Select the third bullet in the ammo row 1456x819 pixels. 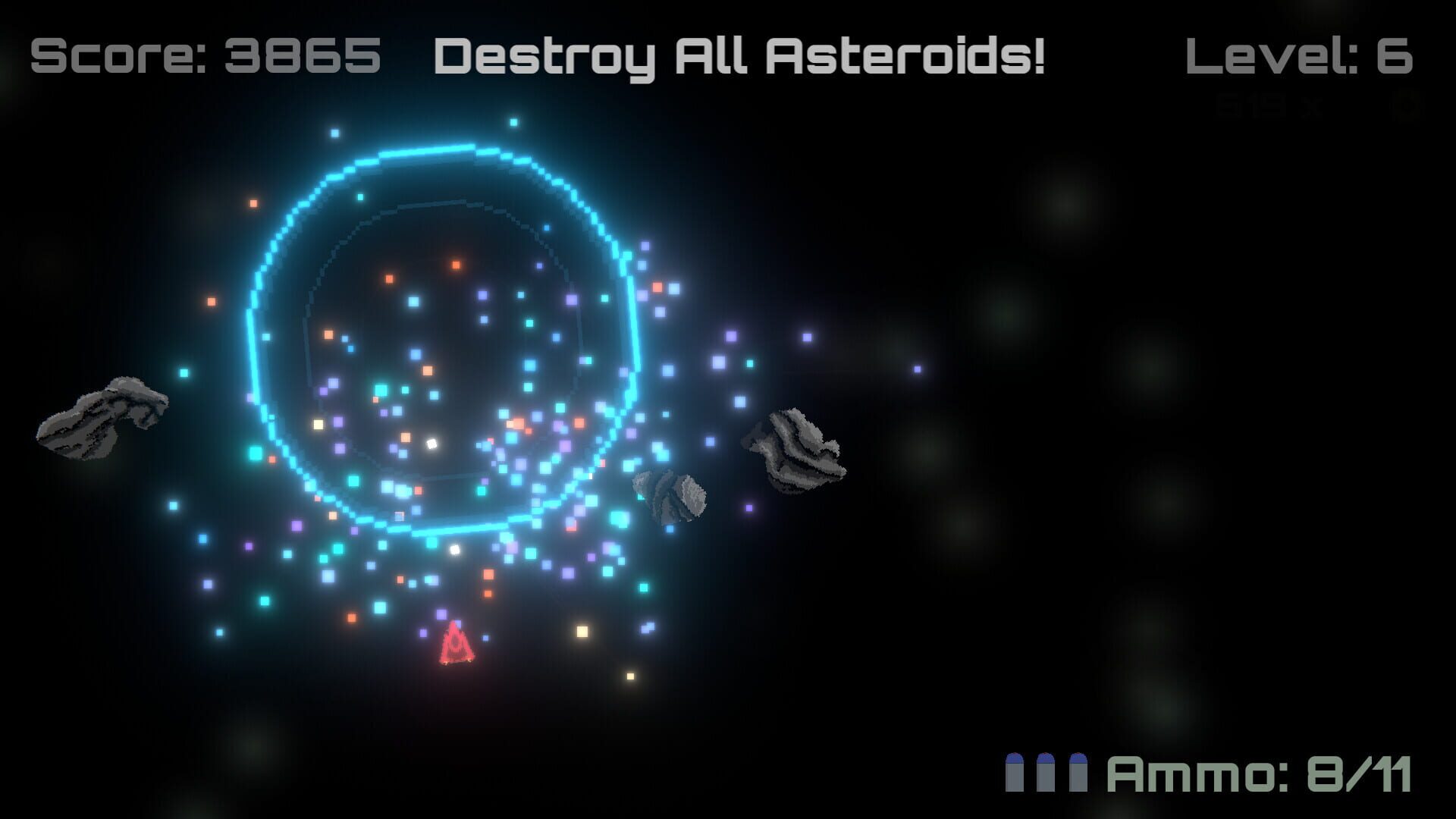coord(1078,772)
